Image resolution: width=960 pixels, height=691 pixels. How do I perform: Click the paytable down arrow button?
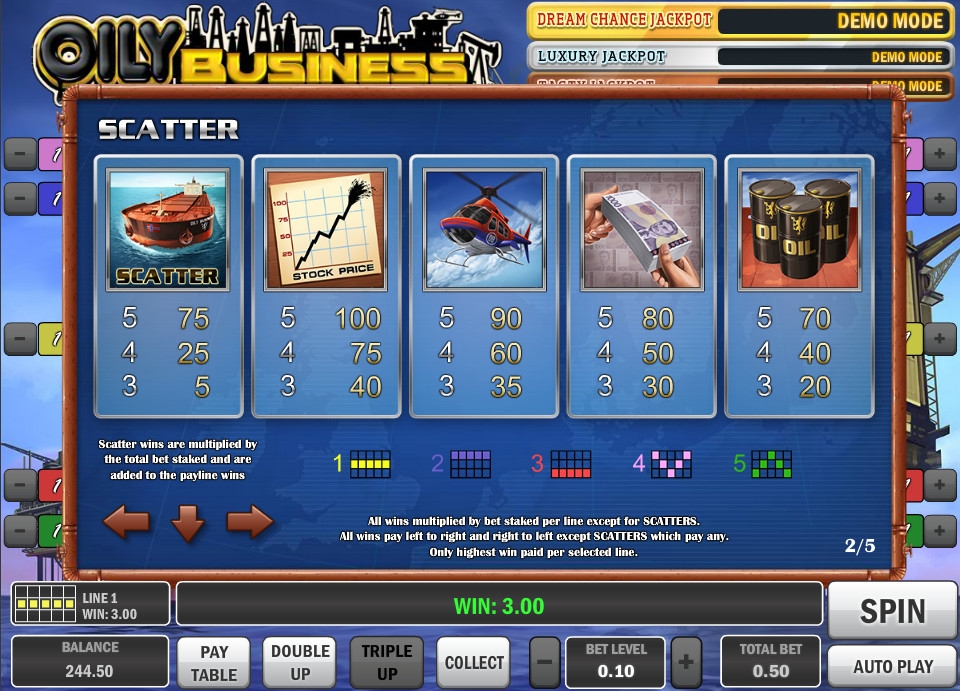tap(188, 522)
